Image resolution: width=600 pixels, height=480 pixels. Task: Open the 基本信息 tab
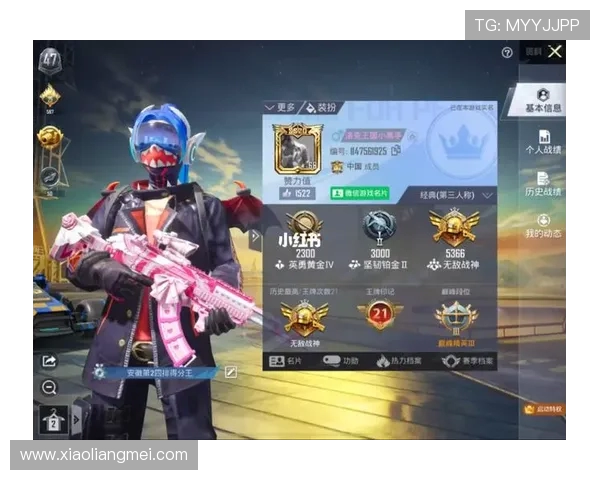[x=542, y=100]
